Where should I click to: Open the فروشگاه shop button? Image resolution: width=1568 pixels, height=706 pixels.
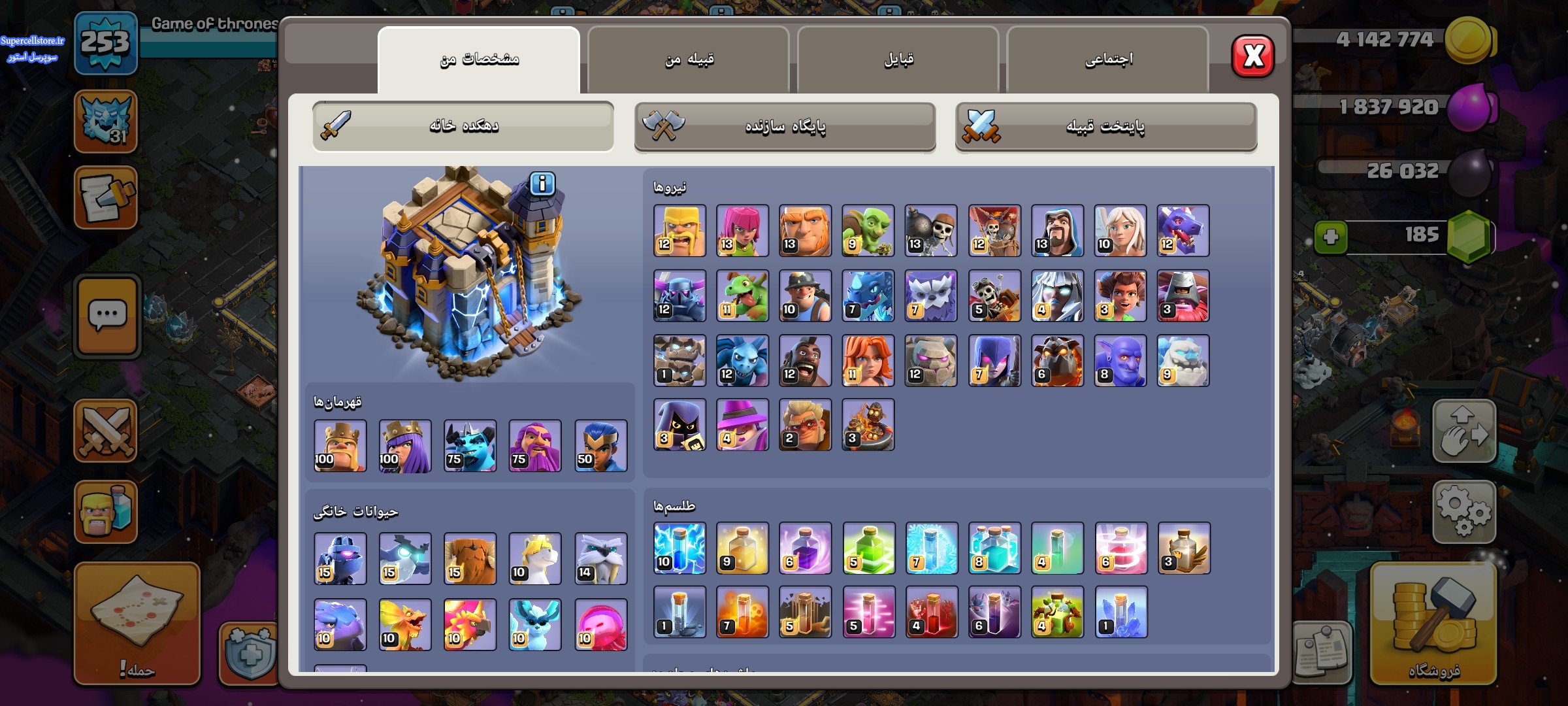coord(1433,624)
